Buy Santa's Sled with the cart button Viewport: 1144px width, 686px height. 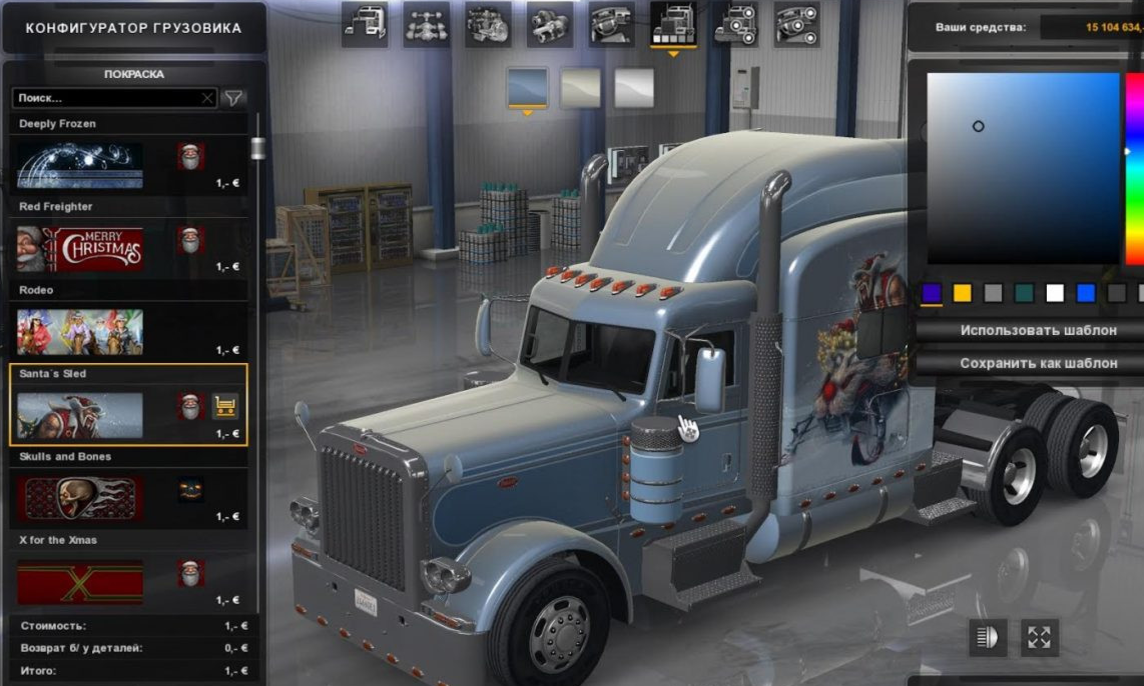coord(226,407)
